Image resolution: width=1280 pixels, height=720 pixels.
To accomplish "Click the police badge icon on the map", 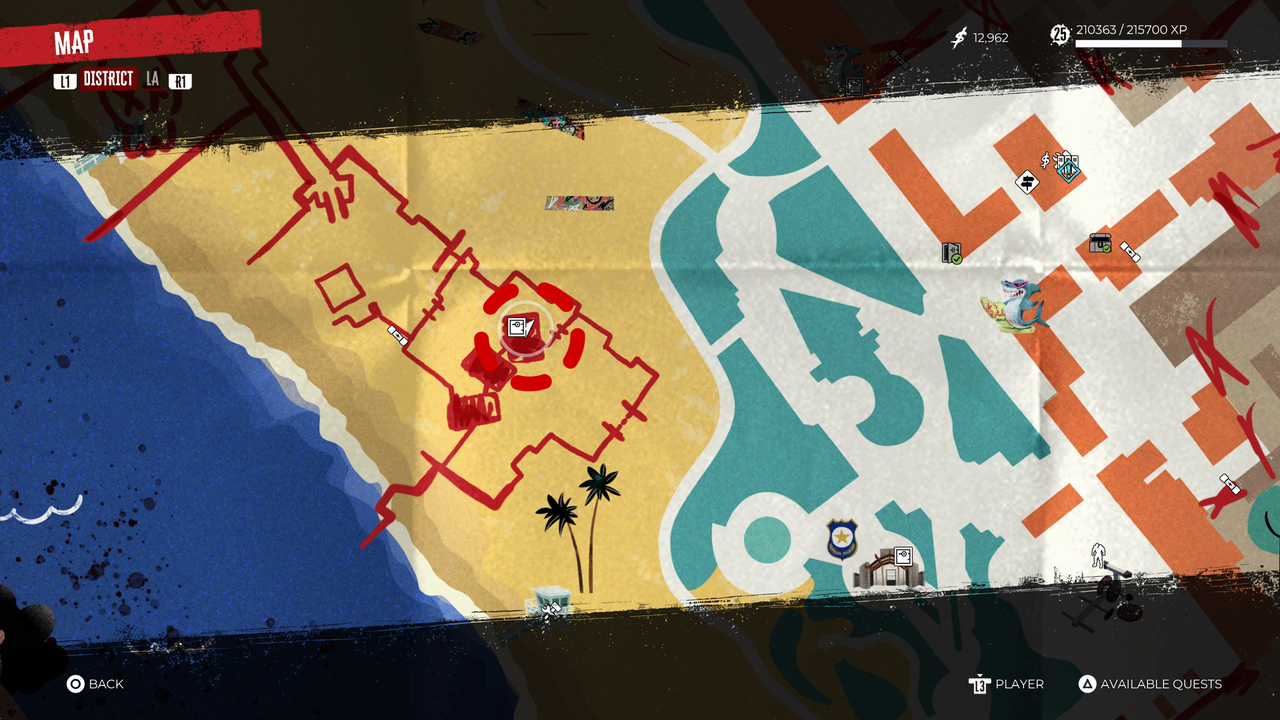I will click(840, 538).
